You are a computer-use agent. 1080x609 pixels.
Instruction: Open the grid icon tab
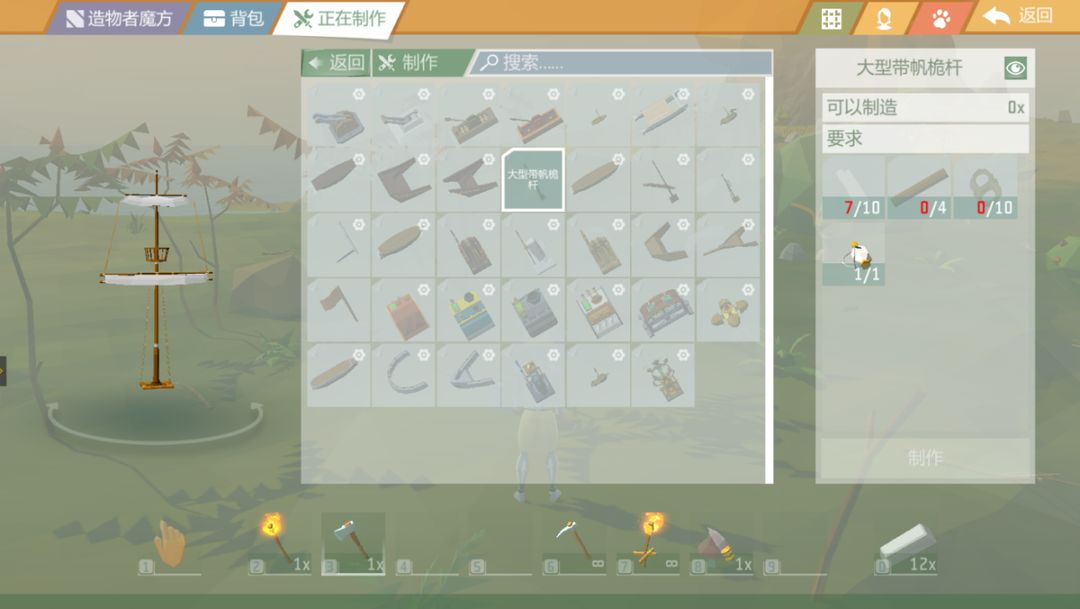click(x=831, y=18)
